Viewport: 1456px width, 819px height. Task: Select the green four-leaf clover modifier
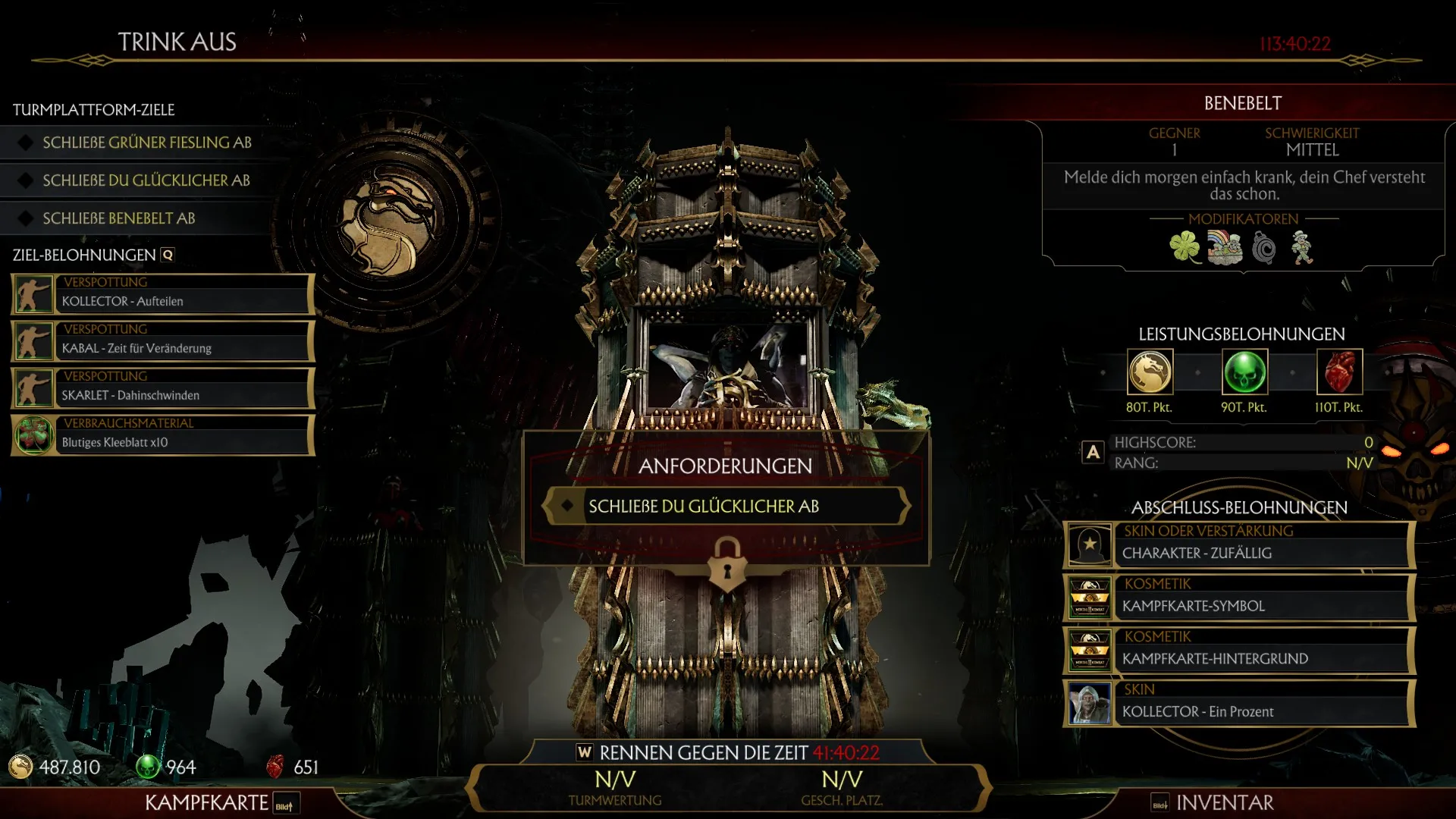(x=1185, y=247)
